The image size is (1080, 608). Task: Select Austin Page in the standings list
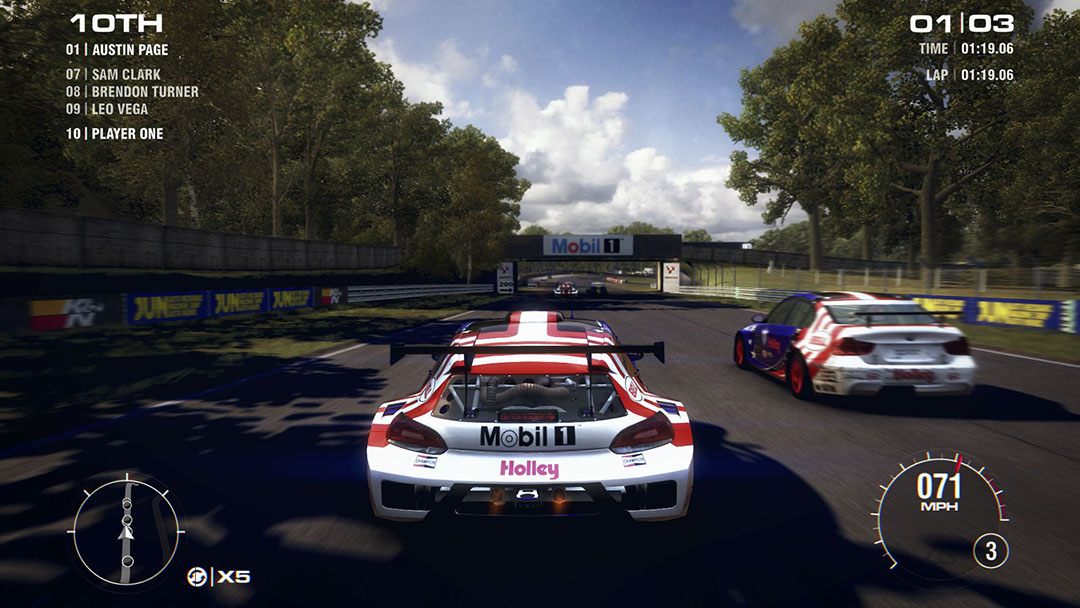pyautogui.click(x=117, y=50)
